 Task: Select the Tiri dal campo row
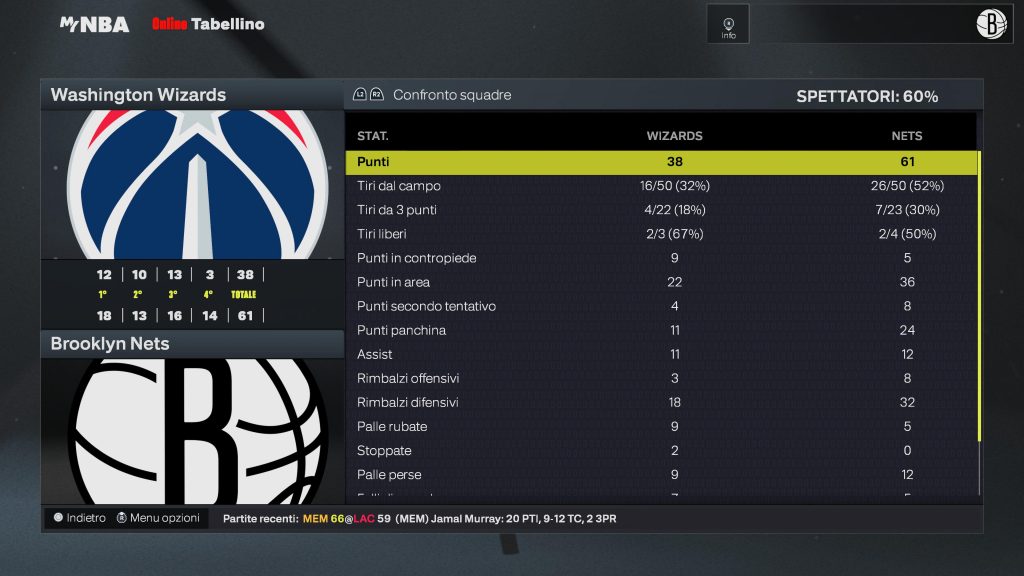(x=660, y=186)
